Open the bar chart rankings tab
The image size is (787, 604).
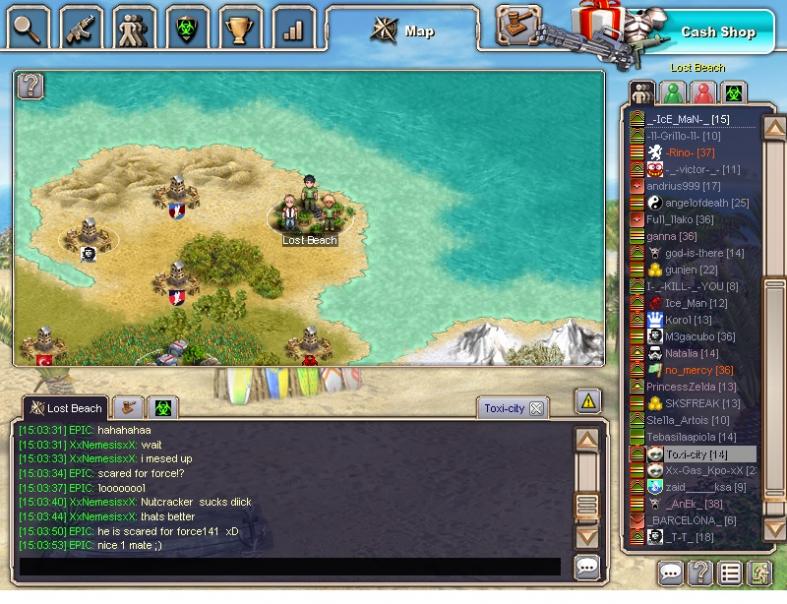coord(293,28)
